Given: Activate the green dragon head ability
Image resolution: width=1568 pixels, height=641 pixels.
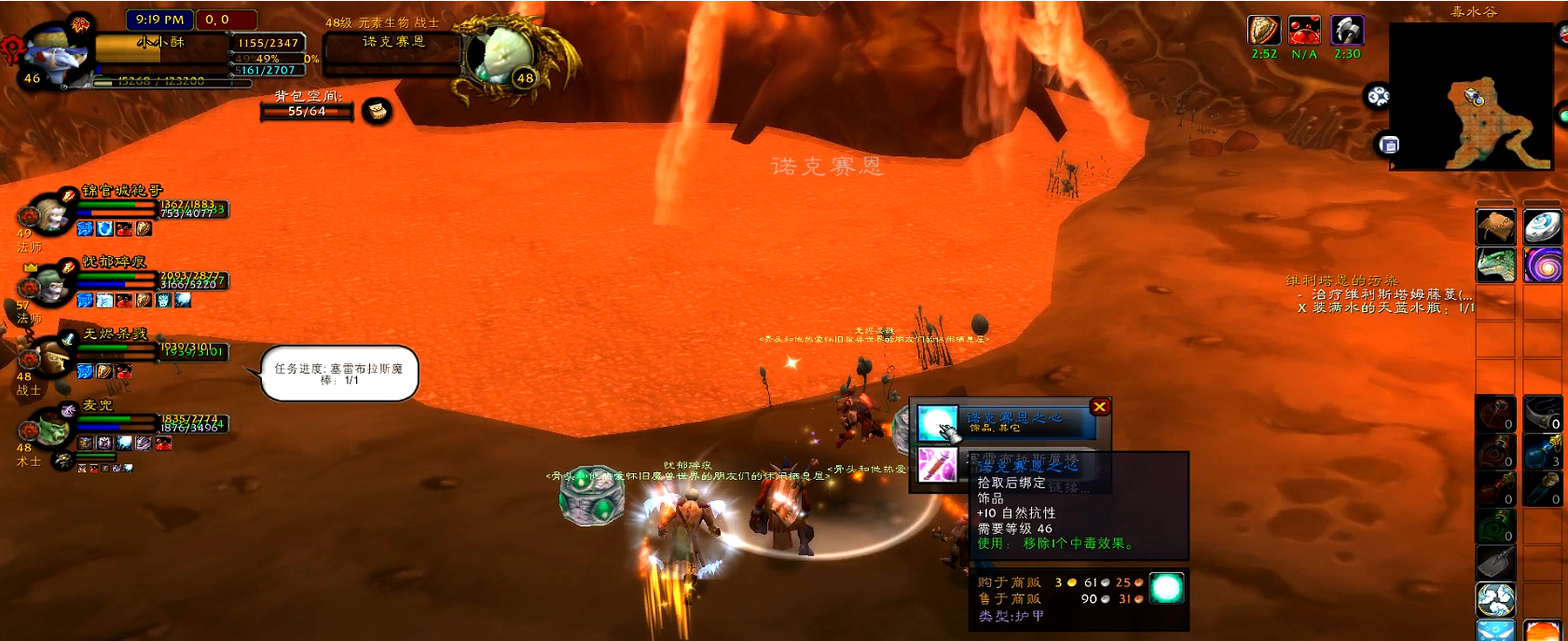Looking at the screenshot, I should [x=1495, y=265].
